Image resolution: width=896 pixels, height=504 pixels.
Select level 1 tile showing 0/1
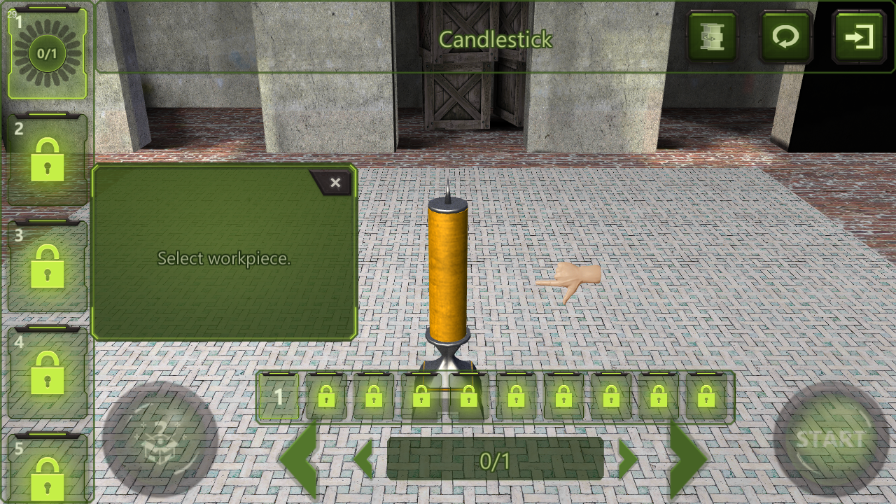click(47, 52)
